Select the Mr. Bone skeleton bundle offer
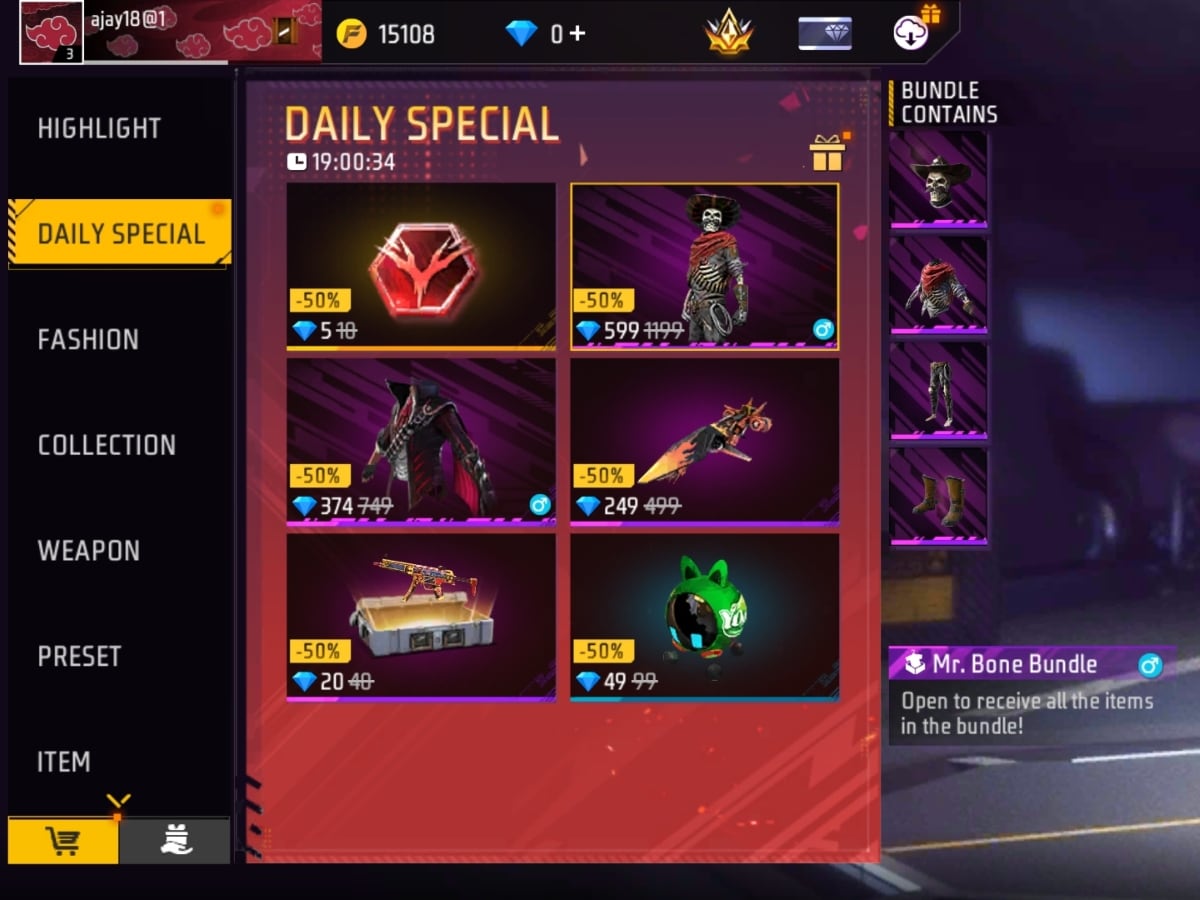Image resolution: width=1200 pixels, height=900 pixels. click(705, 266)
